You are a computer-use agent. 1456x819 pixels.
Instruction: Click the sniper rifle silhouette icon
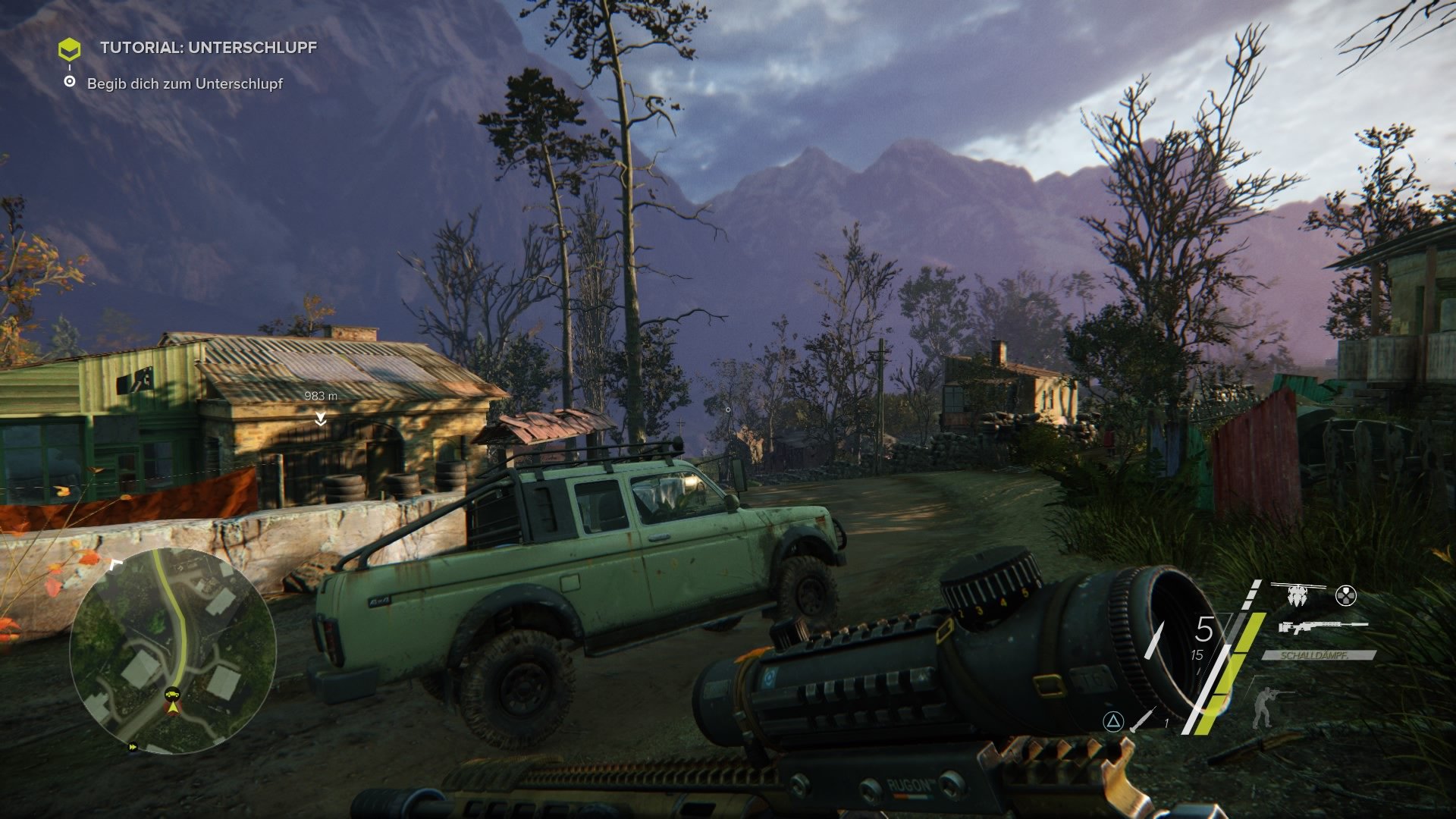point(1323,627)
